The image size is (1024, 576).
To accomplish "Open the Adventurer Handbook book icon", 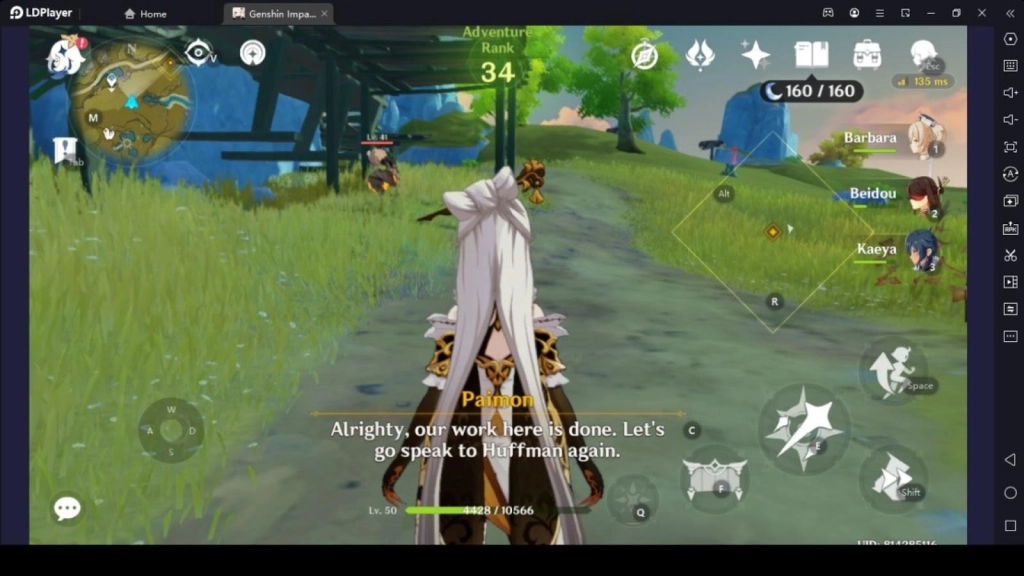I will click(811, 55).
